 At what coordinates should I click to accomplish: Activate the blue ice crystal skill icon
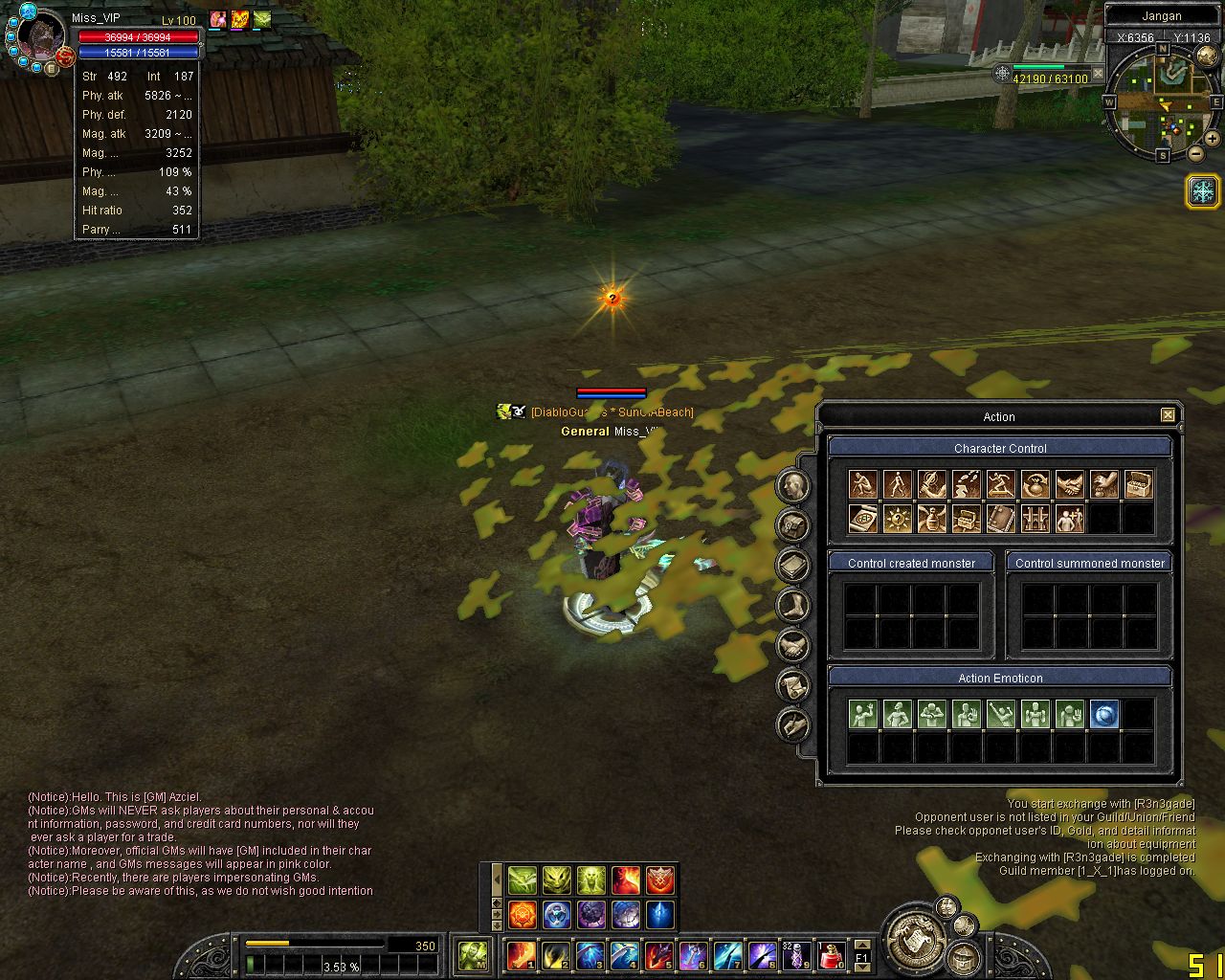[660, 915]
